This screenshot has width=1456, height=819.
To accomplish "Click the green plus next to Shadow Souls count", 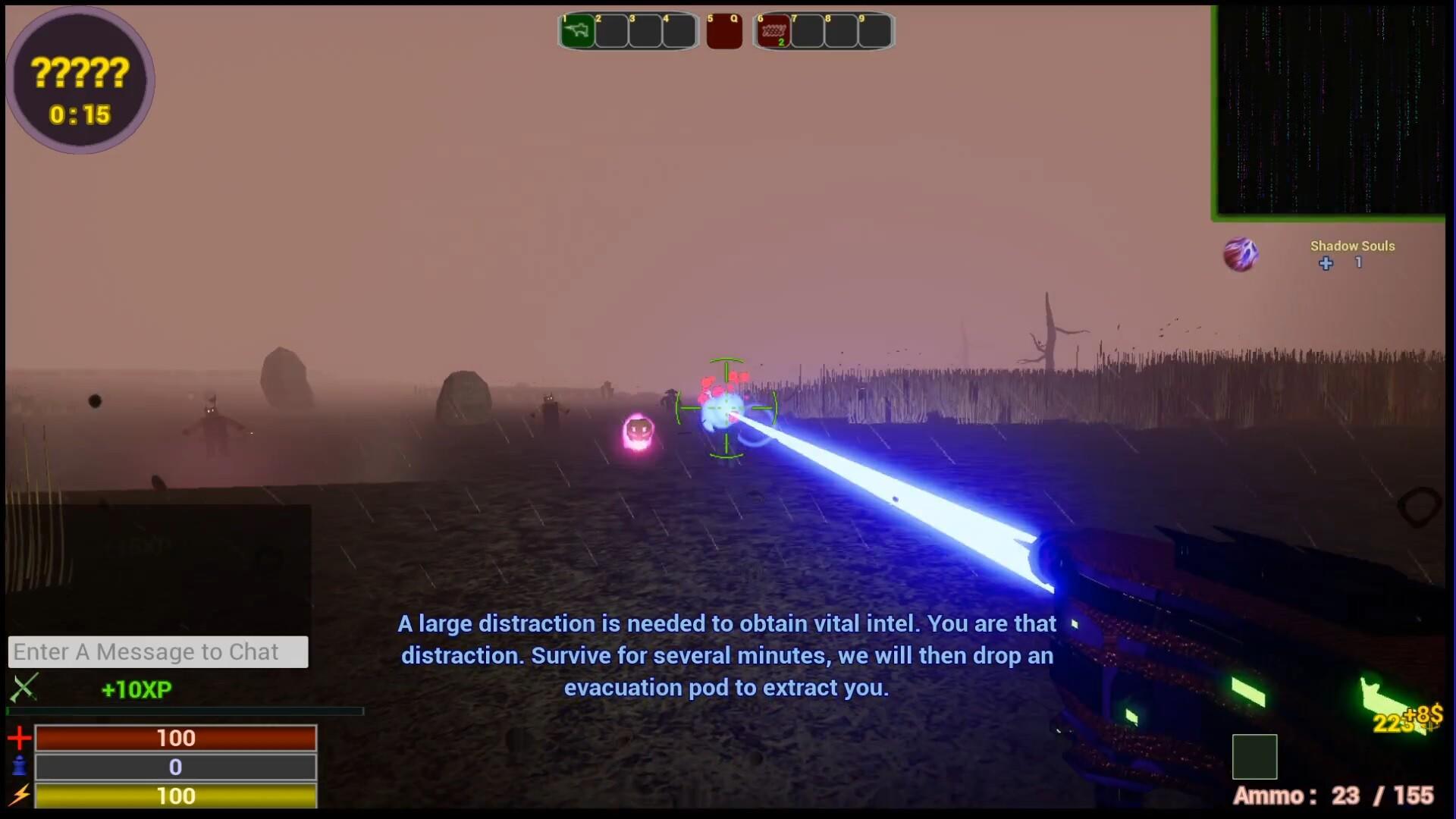I will (1326, 264).
